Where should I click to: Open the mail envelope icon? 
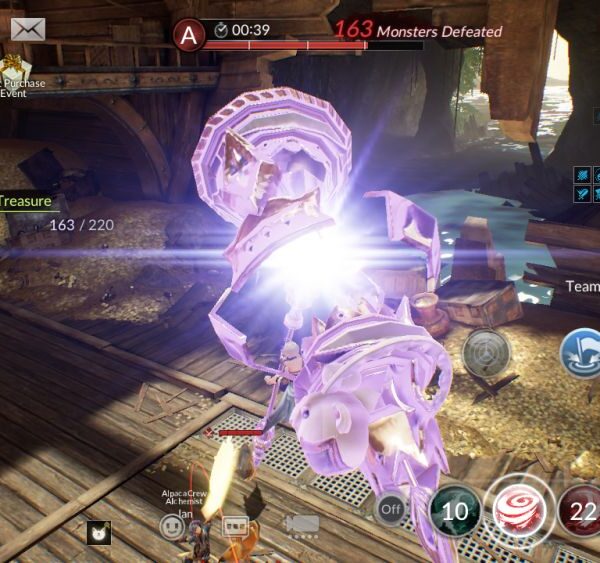pos(30,30)
